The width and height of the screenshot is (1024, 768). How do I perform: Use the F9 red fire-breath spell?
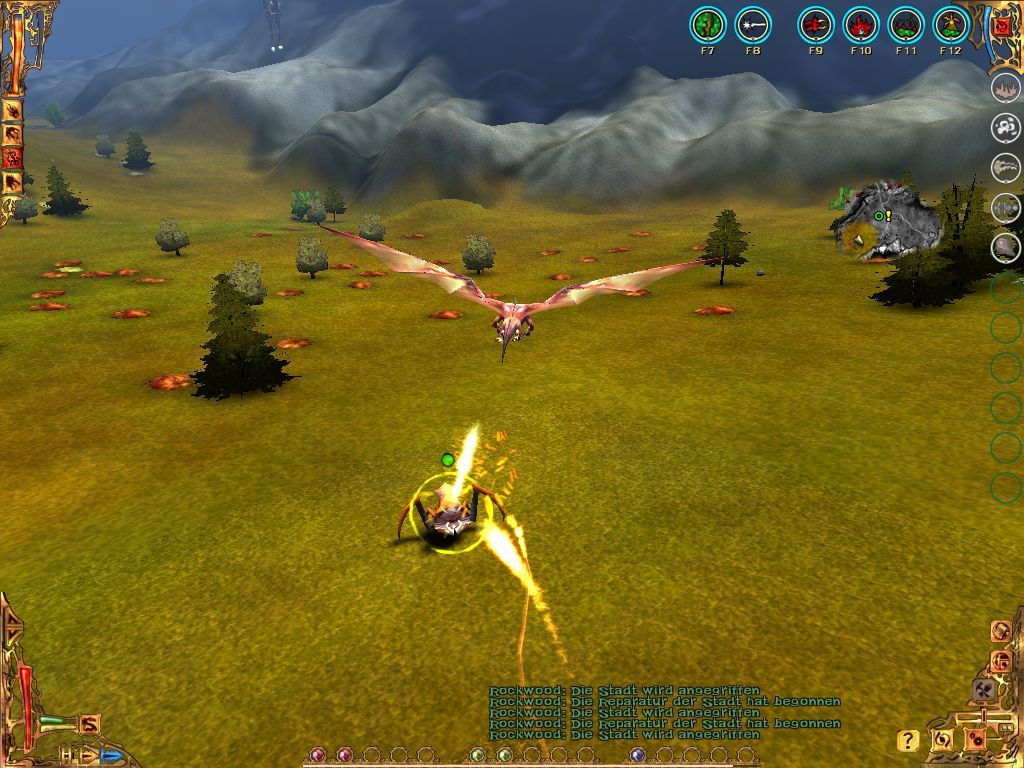tap(815, 25)
